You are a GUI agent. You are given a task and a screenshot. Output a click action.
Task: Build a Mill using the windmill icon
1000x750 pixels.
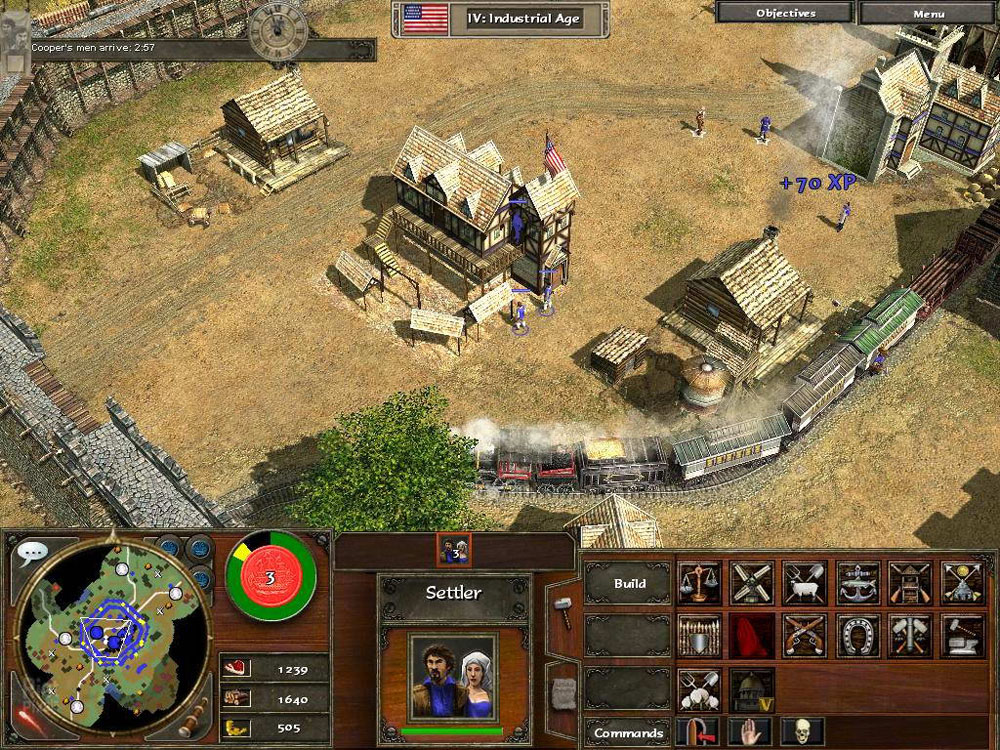point(752,582)
